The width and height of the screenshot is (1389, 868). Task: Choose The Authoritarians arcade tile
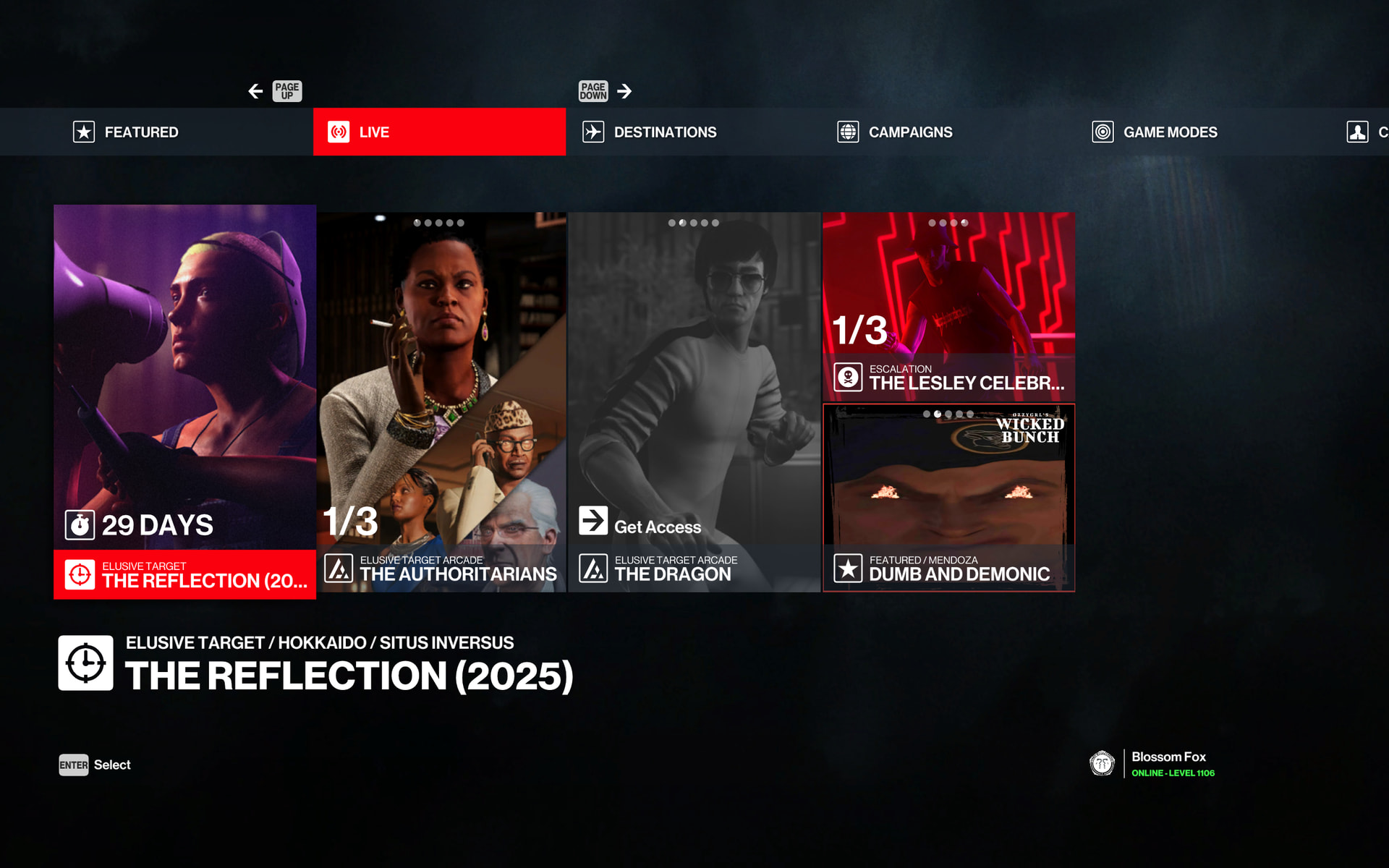pos(441,401)
